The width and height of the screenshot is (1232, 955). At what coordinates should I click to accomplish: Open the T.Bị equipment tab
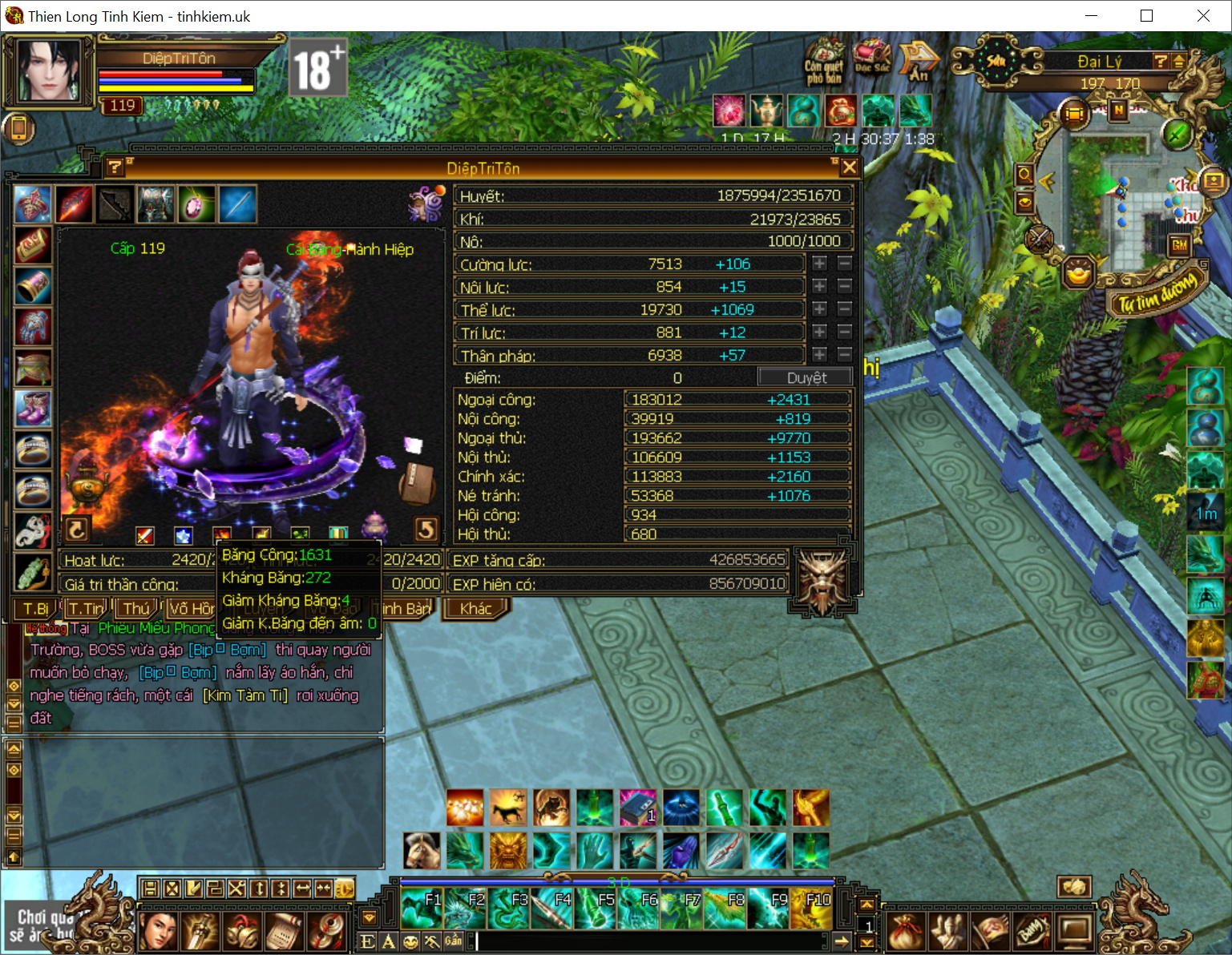tap(34, 608)
